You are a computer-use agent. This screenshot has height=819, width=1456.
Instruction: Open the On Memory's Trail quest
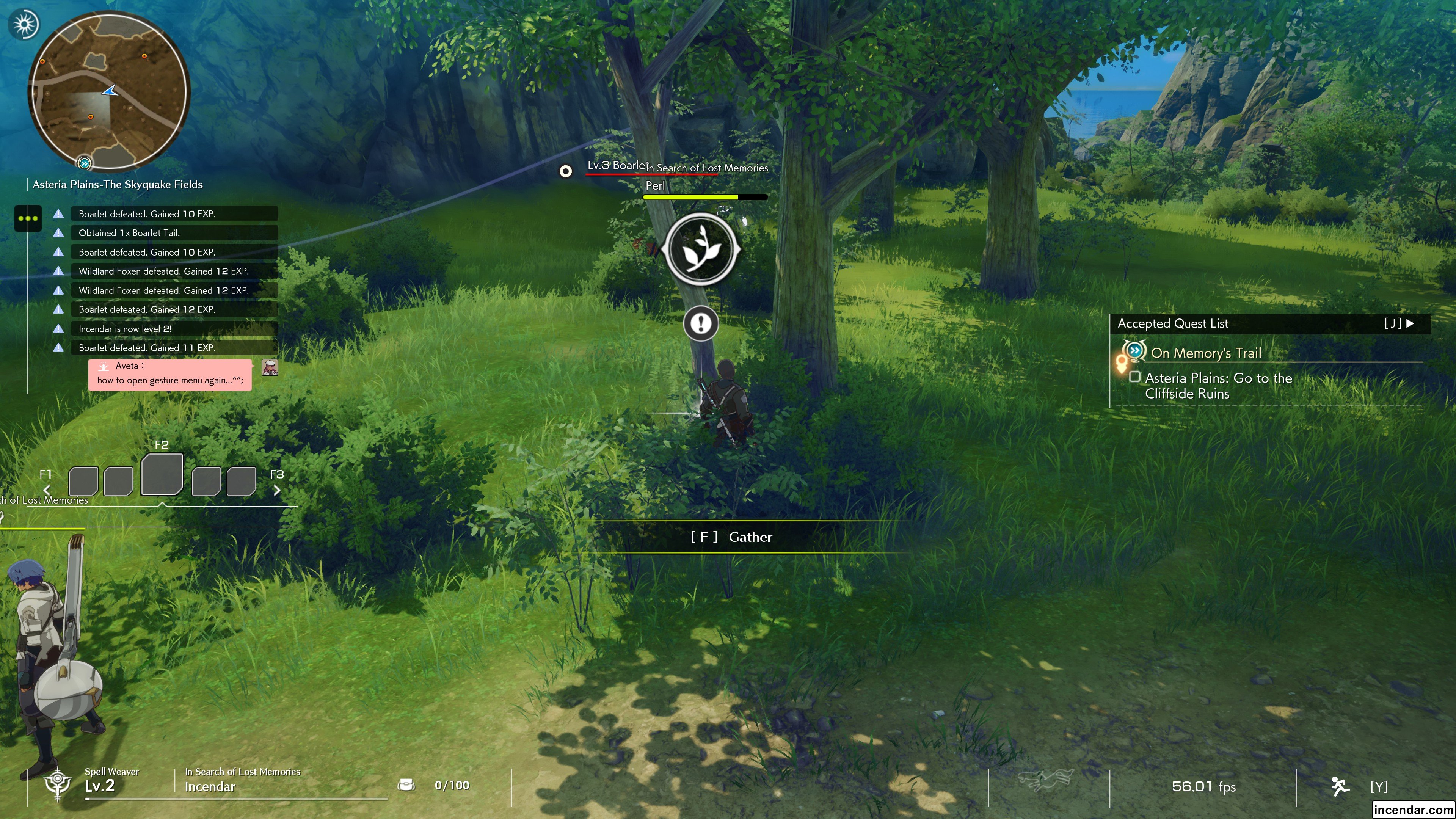click(1206, 353)
